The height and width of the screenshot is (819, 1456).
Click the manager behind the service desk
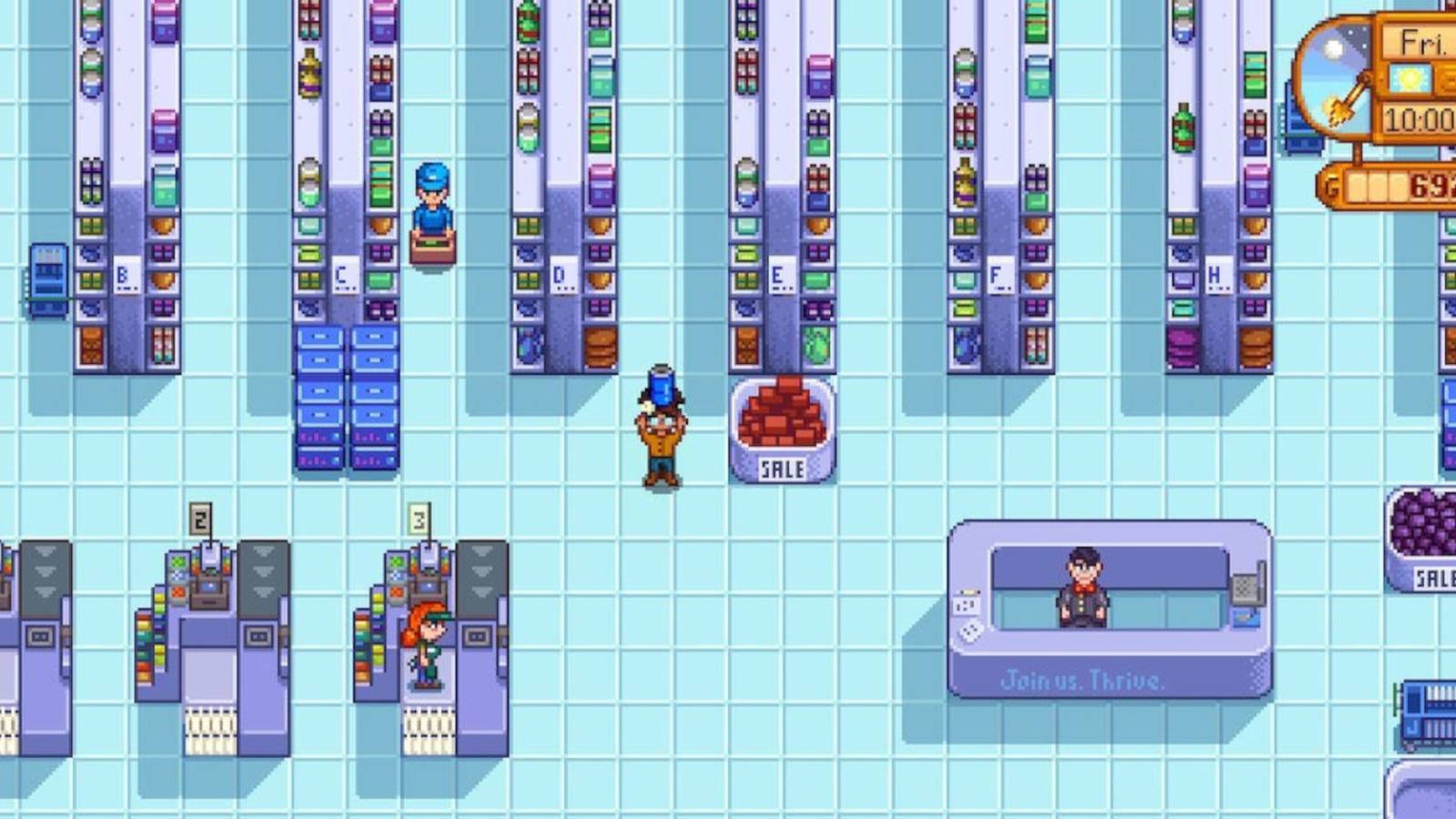(x=1084, y=591)
